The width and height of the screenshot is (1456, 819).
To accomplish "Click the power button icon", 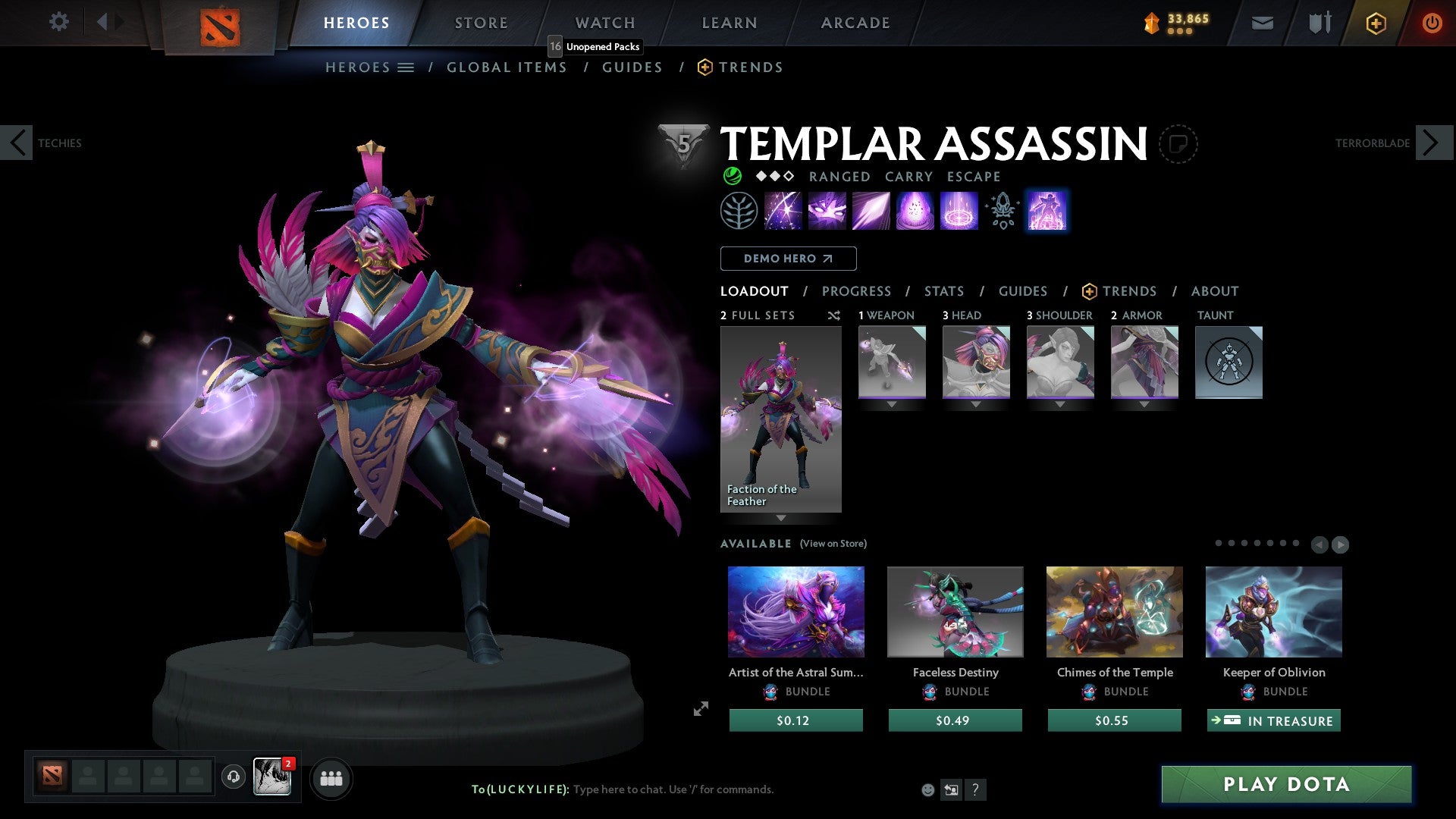I will 1432,22.
